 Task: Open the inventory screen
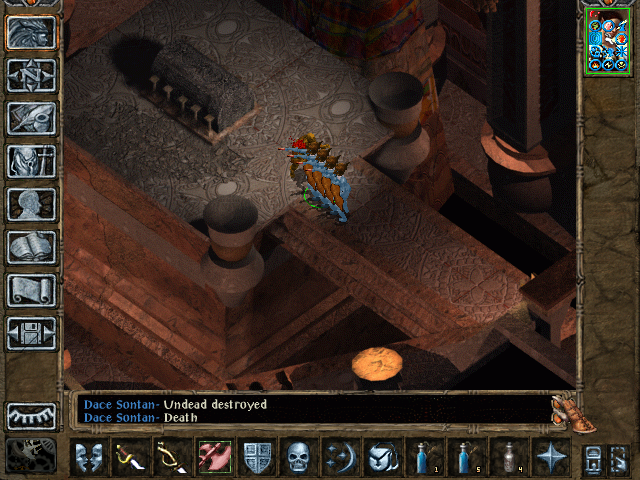pyautogui.click(x=32, y=161)
